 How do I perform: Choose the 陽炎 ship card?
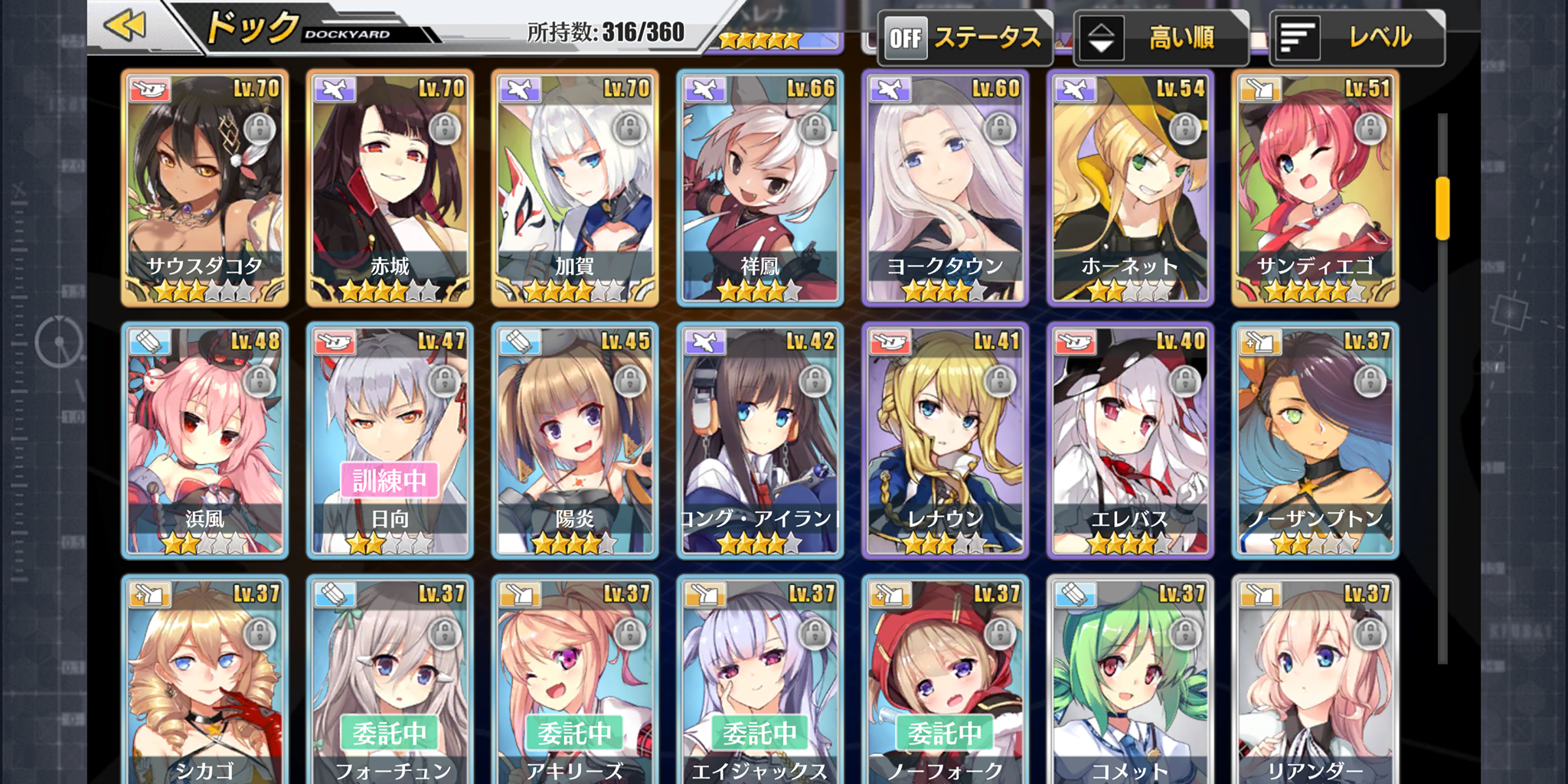[x=575, y=440]
